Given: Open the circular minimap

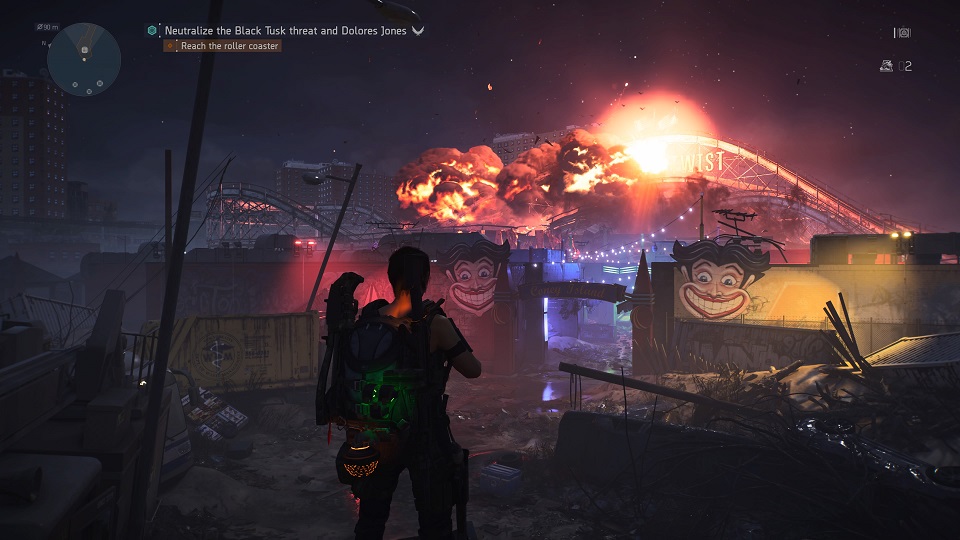Looking at the screenshot, I should pyautogui.click(x=84, y=59).
